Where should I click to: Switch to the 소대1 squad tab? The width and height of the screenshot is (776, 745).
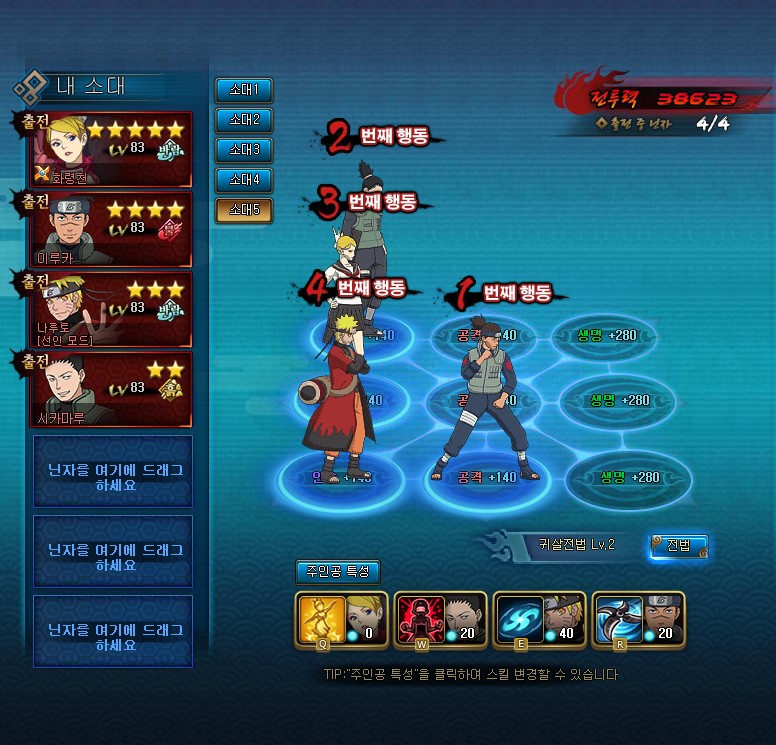(x=243, y=90)
